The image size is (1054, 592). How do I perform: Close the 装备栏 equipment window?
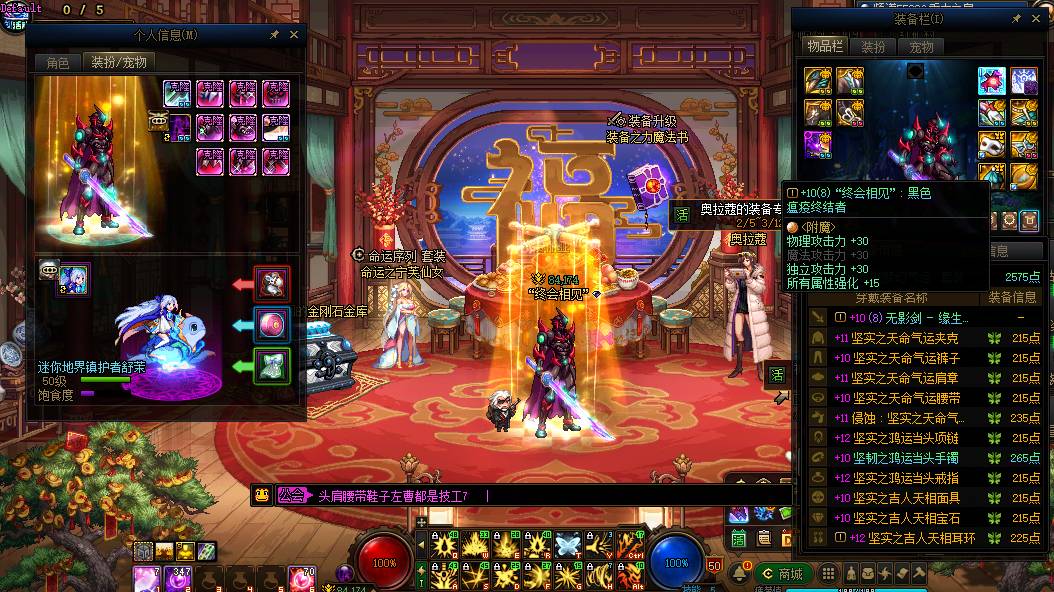coord(1037,18)
